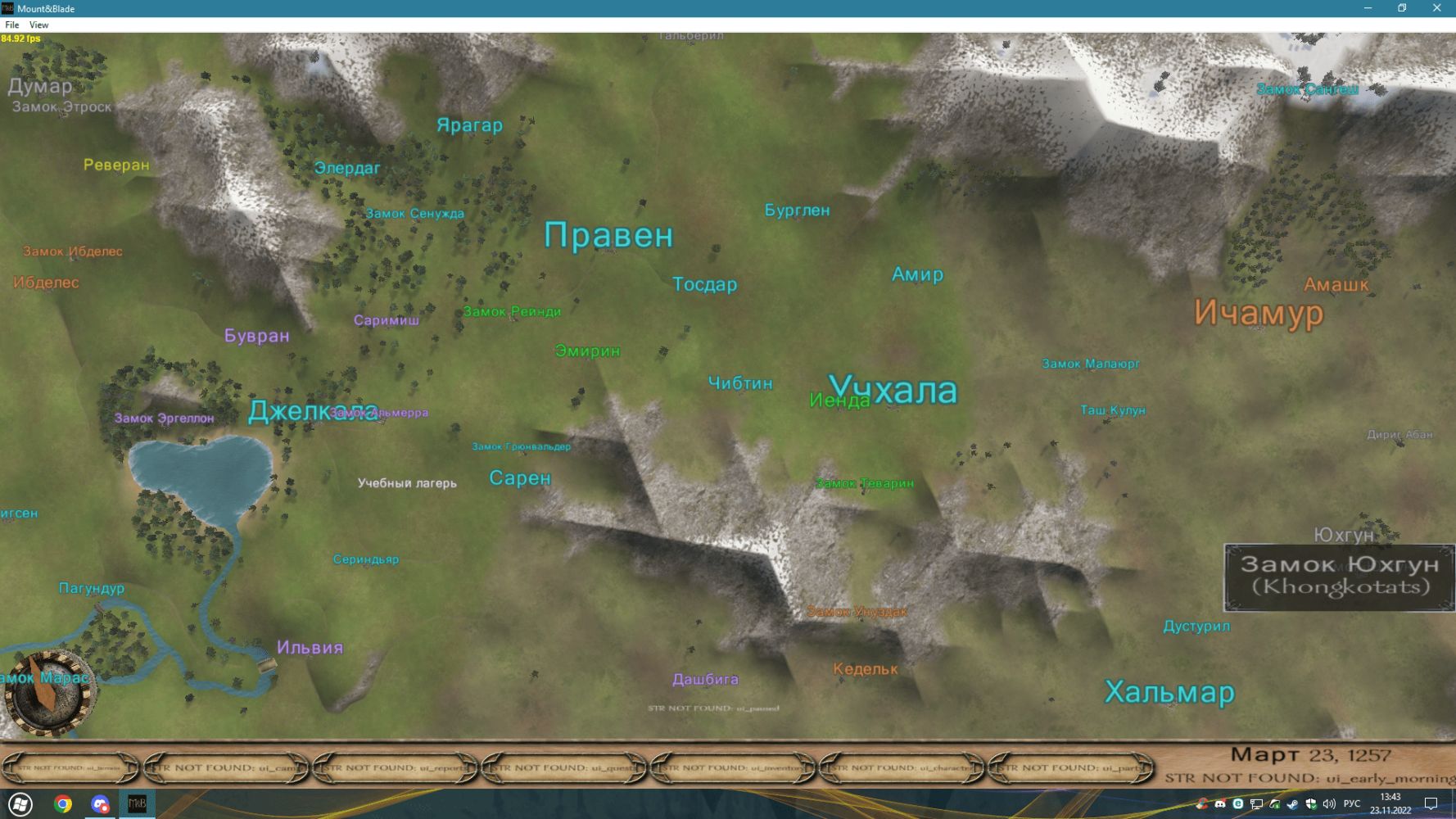
Task: Open the ui_inventory button
Action: coord(733,768)
